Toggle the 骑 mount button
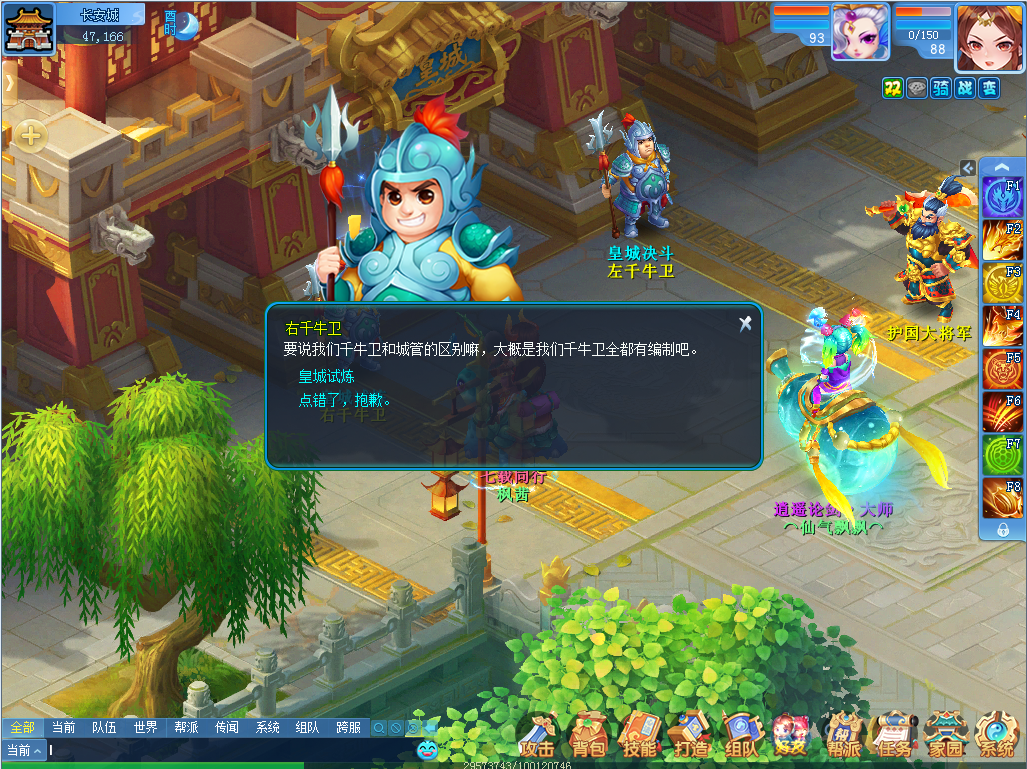The width and height of the screenshot is (1027, 769). pyautogui.click(x=941, y=88)
